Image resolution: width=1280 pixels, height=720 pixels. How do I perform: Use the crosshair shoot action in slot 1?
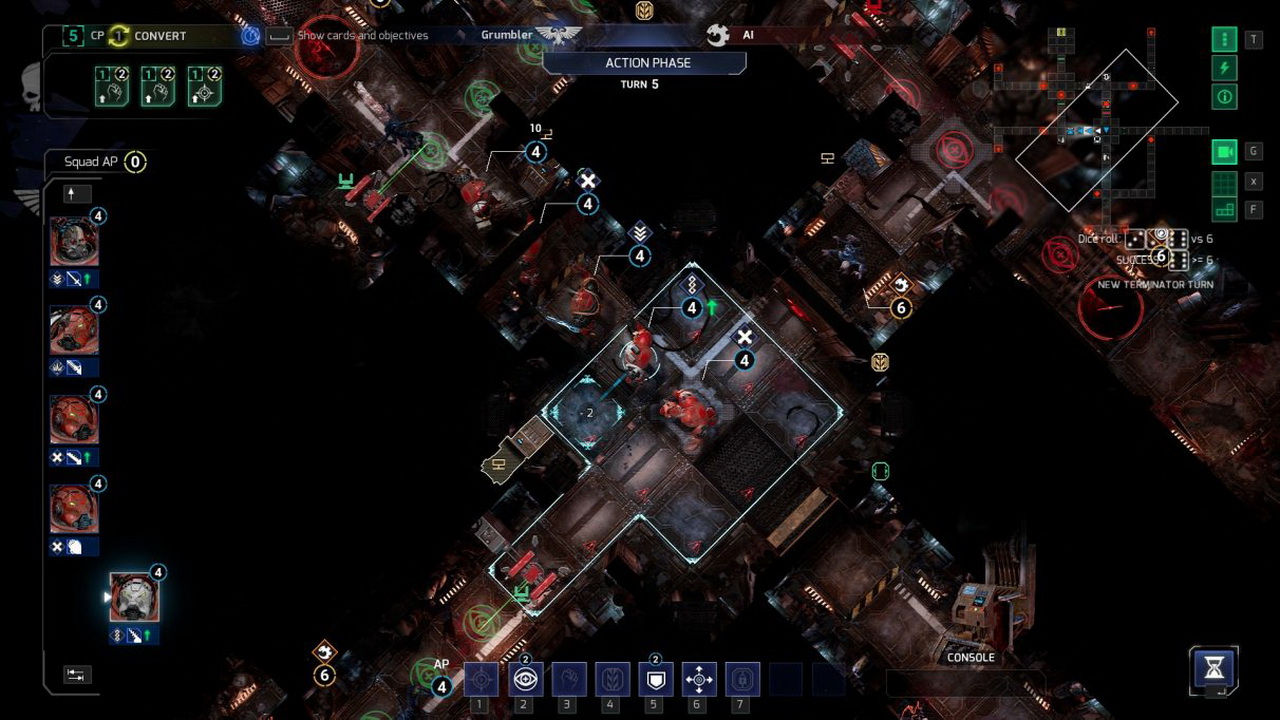(481, 680)
